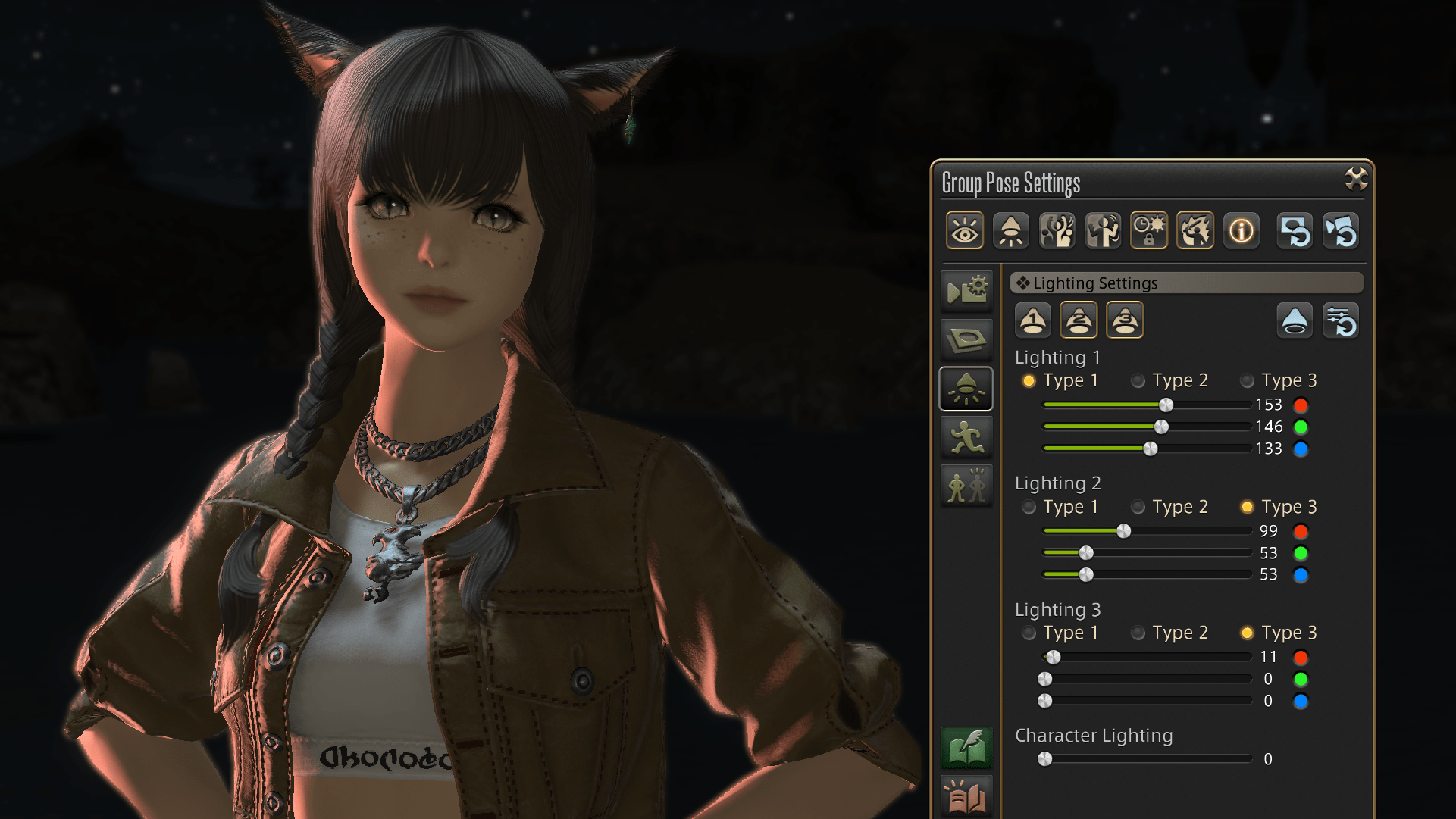
Task: Click the Lighting 3 red slider track
Action: pyautogui.click(x=1152, y=657)
